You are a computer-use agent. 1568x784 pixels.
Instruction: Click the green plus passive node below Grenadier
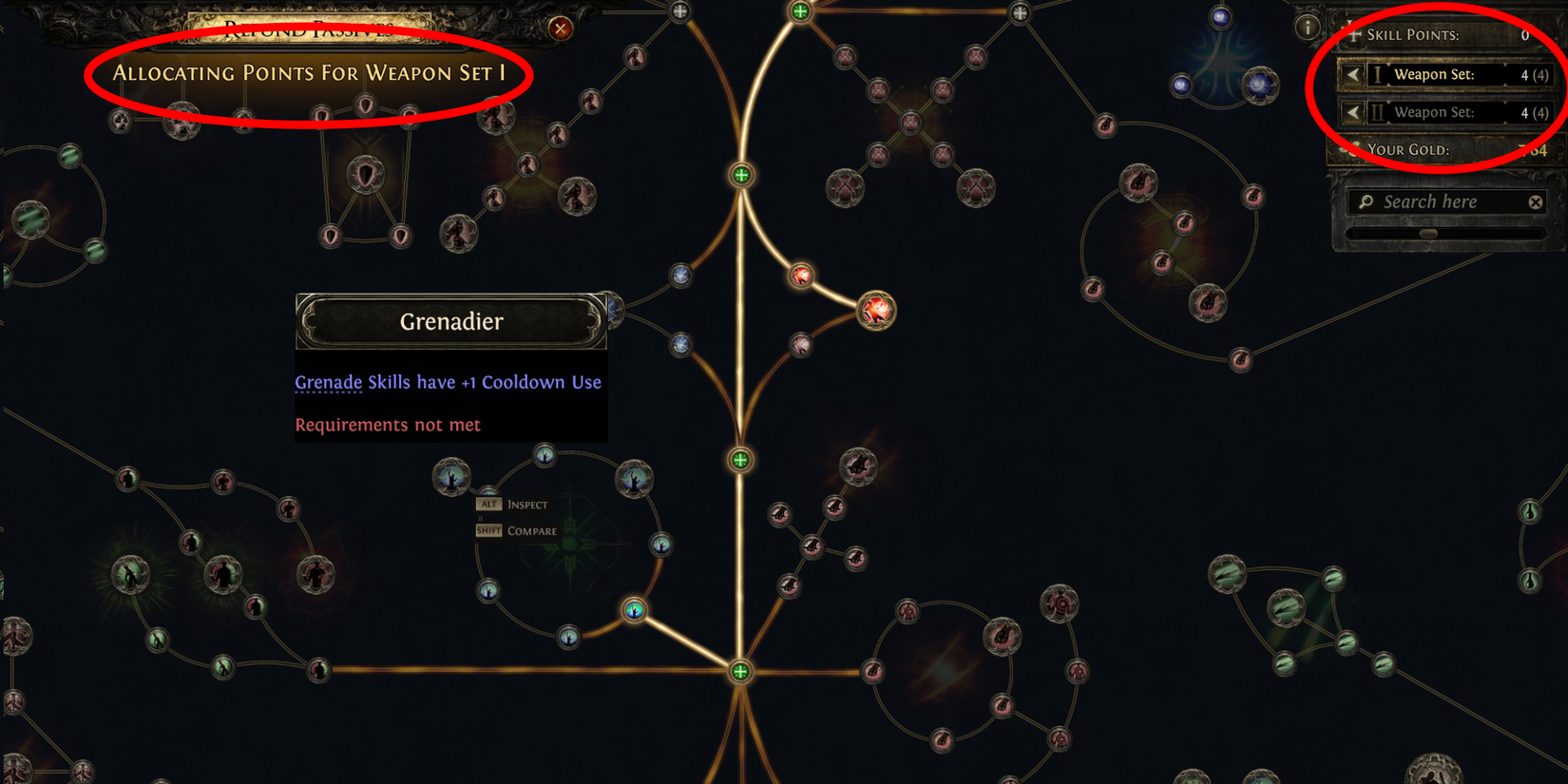[741, 459]
